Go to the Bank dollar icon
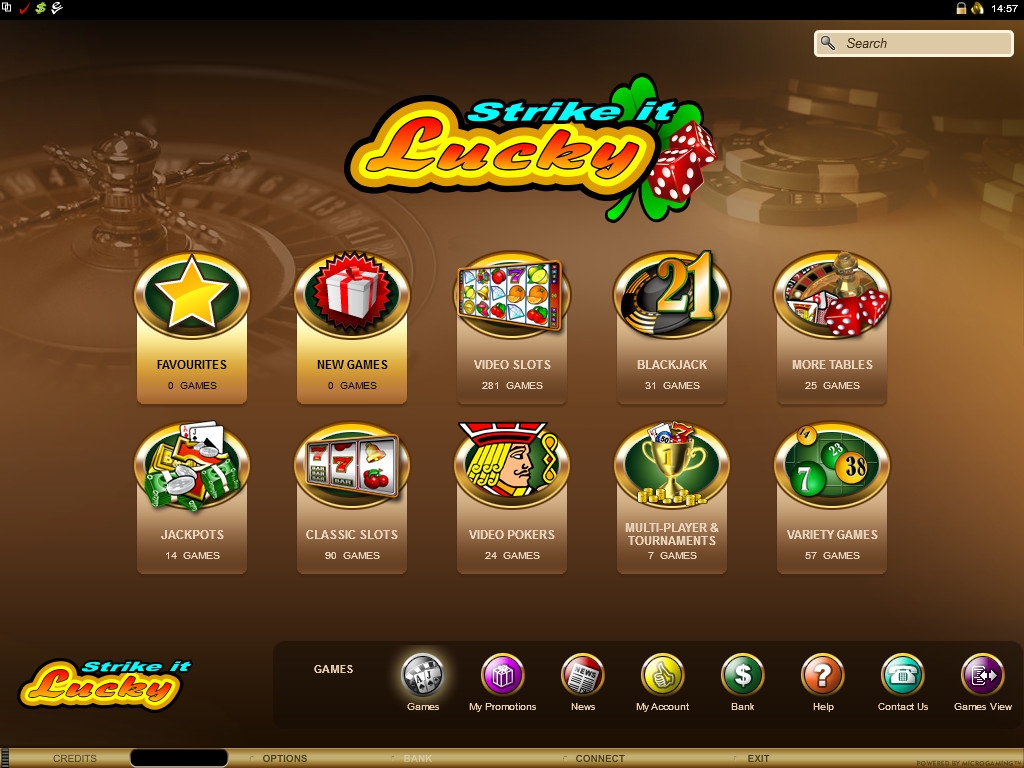 [x=742, y=677]
